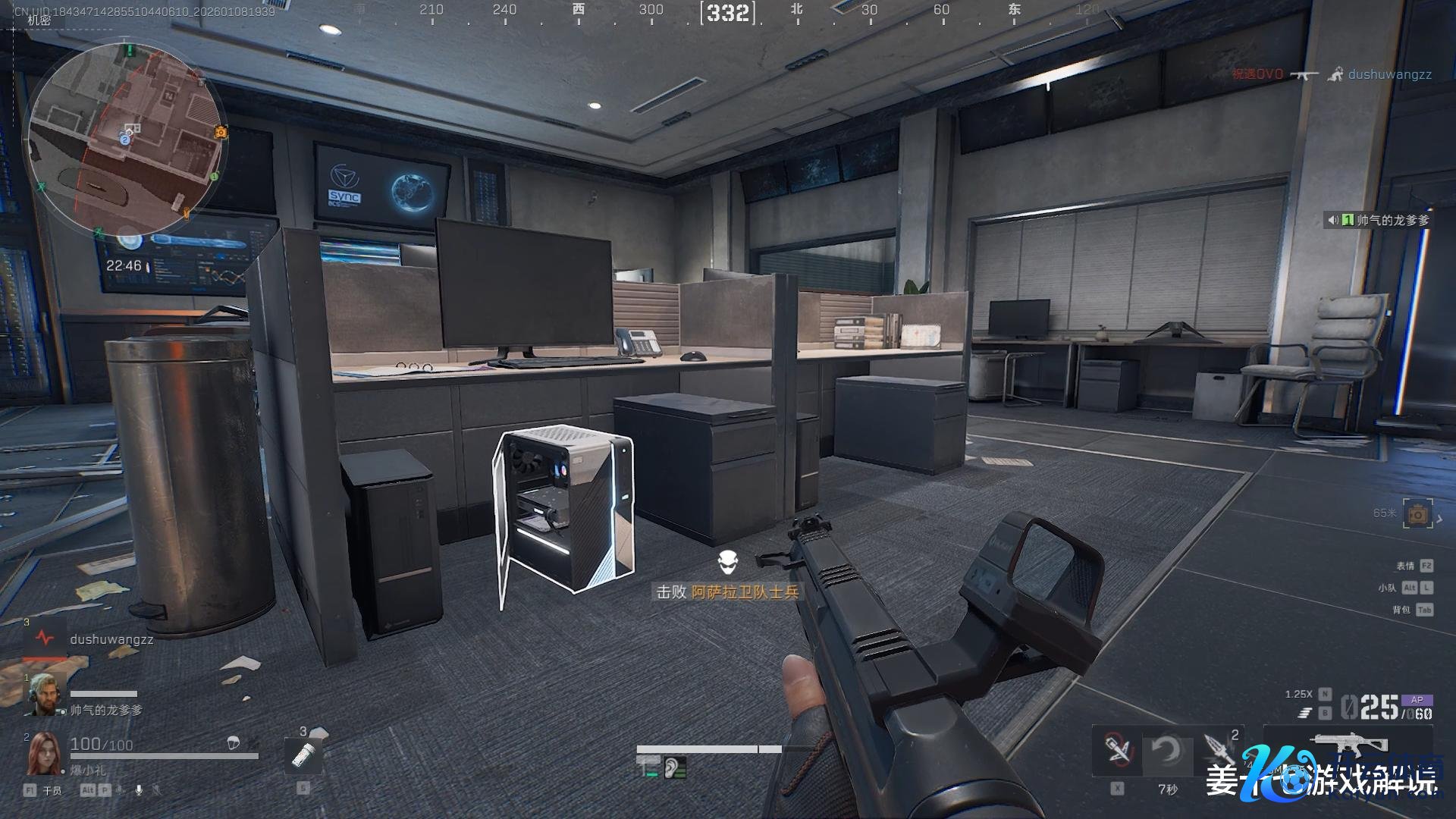
Task: Select the white canister item slot
Action: pos(303,755)
